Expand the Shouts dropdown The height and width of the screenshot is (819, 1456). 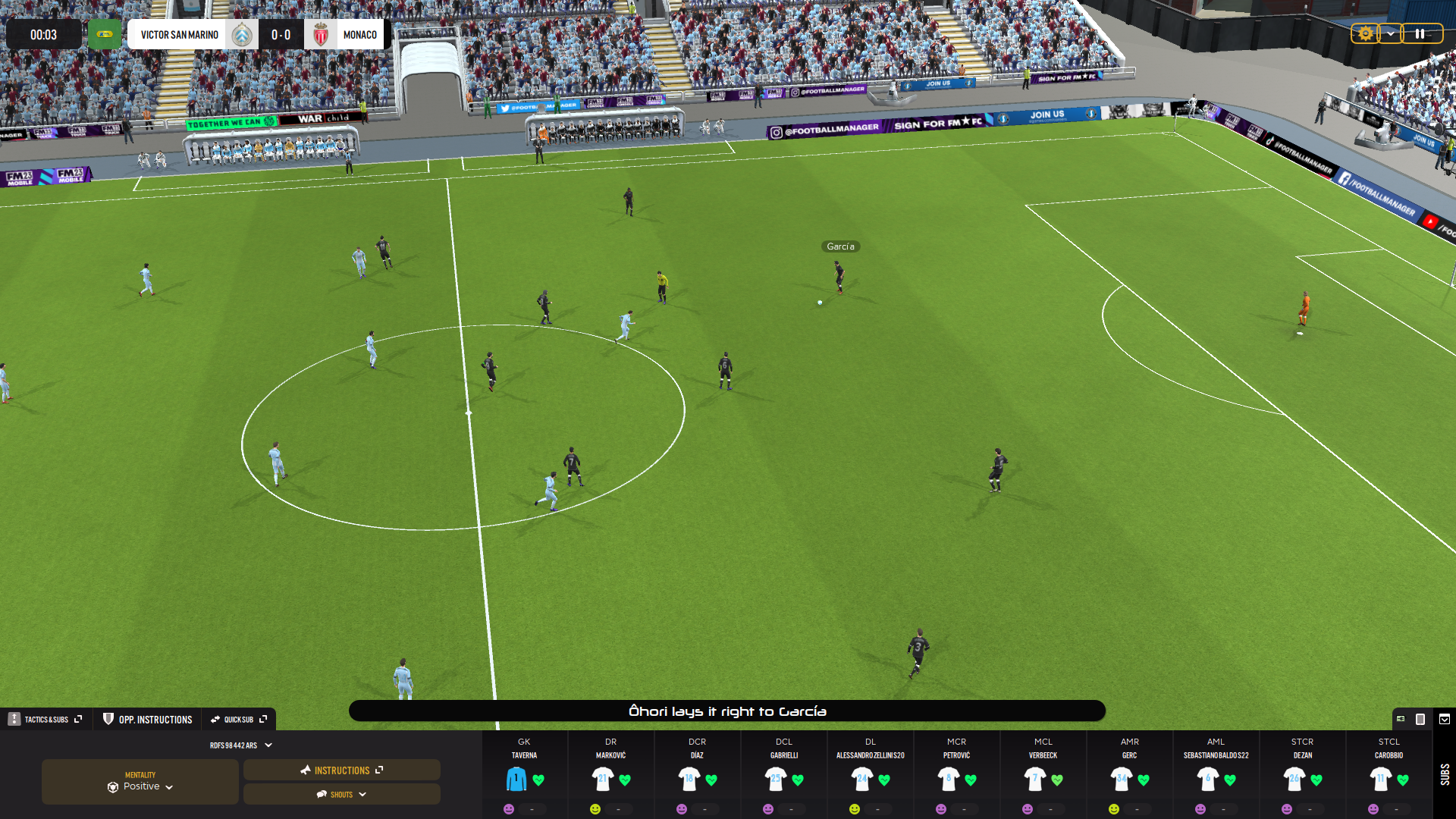point(342,795)
